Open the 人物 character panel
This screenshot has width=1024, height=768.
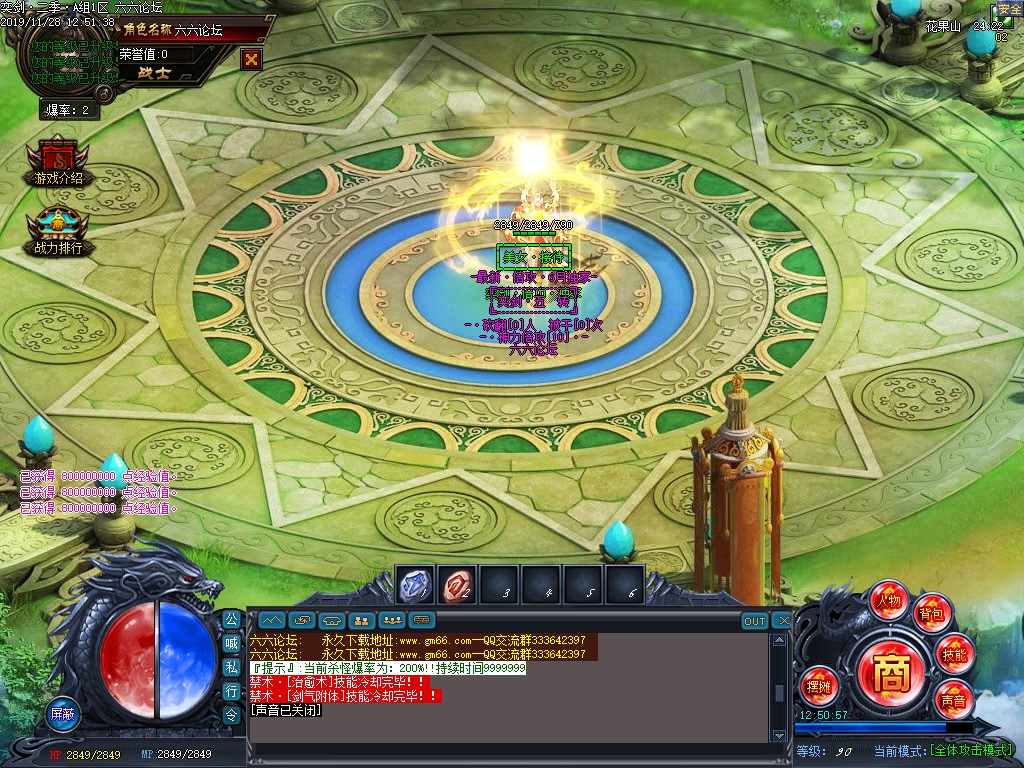[x=888, y=601]
